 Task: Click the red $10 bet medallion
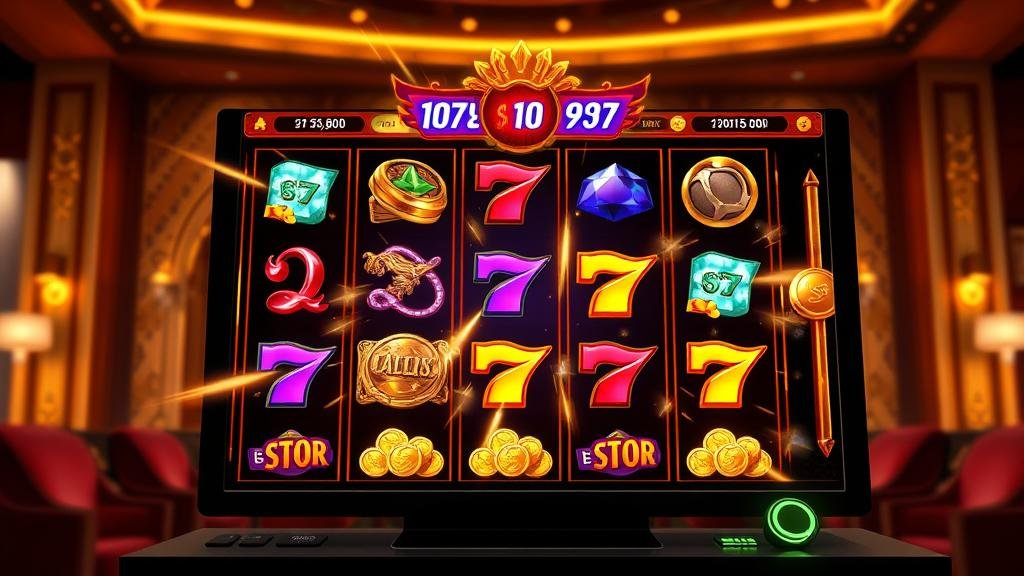pos(513,115)
